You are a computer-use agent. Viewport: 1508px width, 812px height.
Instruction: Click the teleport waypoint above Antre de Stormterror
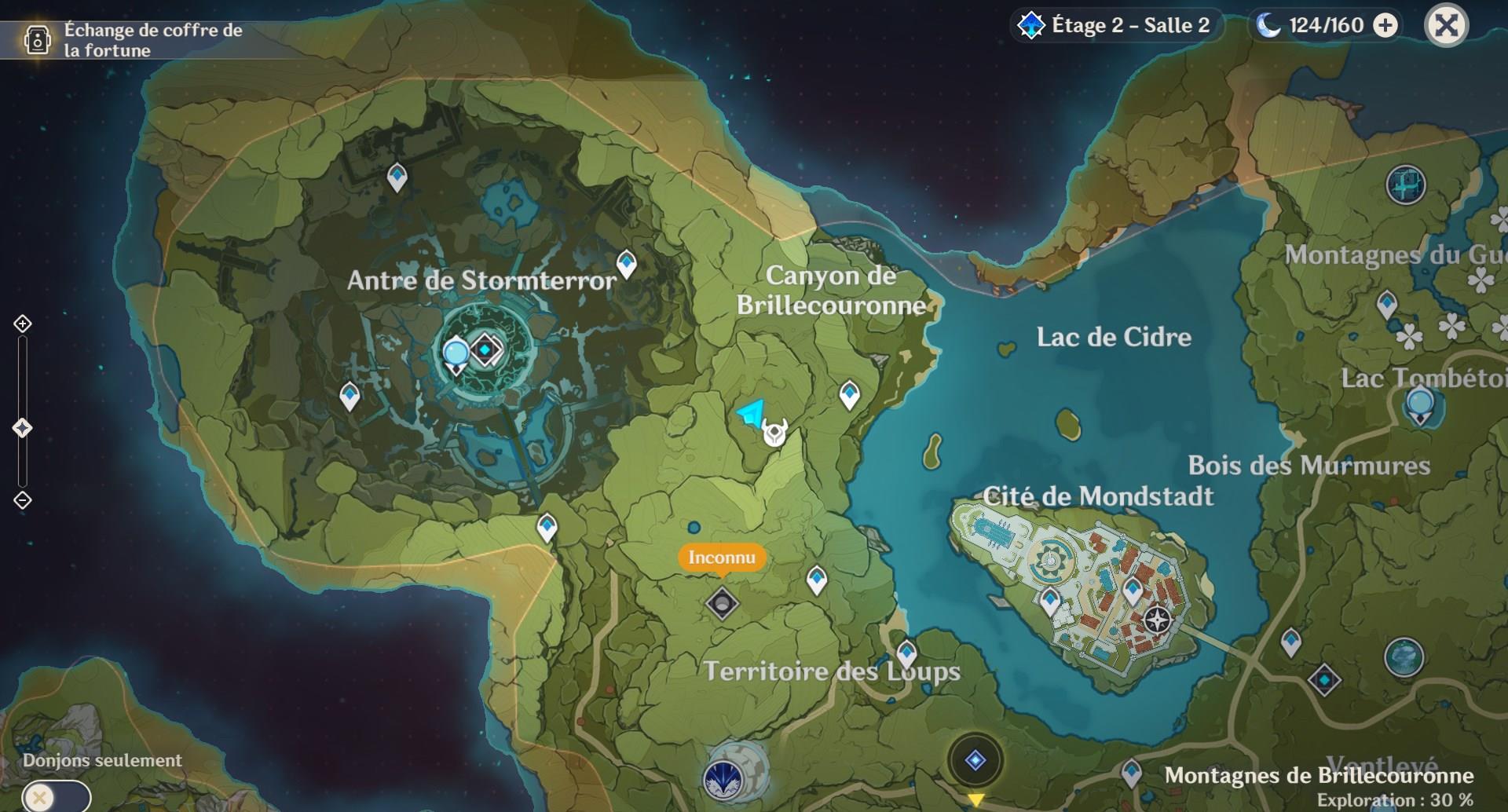[x=397, y=177]
